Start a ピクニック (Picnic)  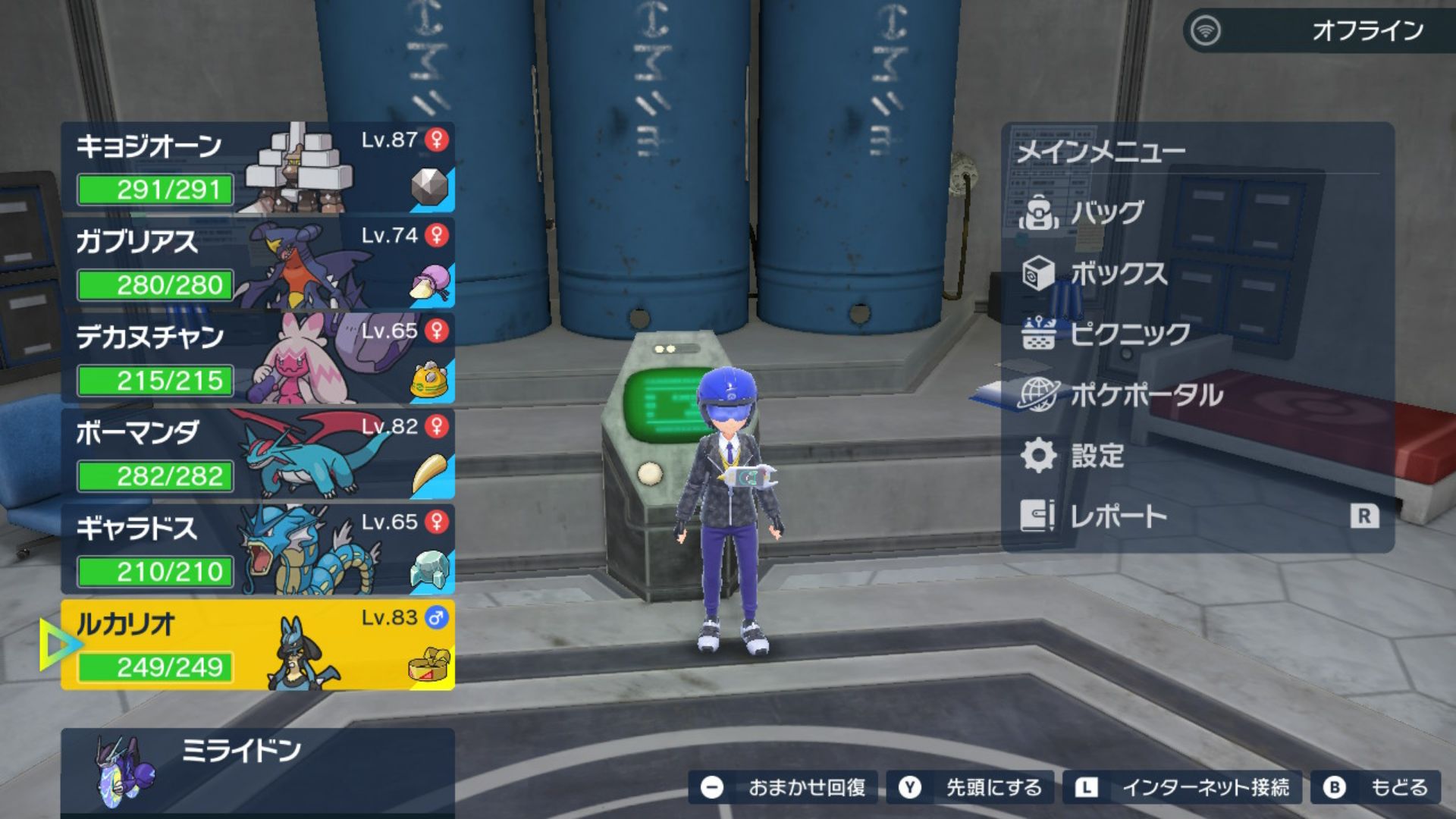coord(1130,334)
